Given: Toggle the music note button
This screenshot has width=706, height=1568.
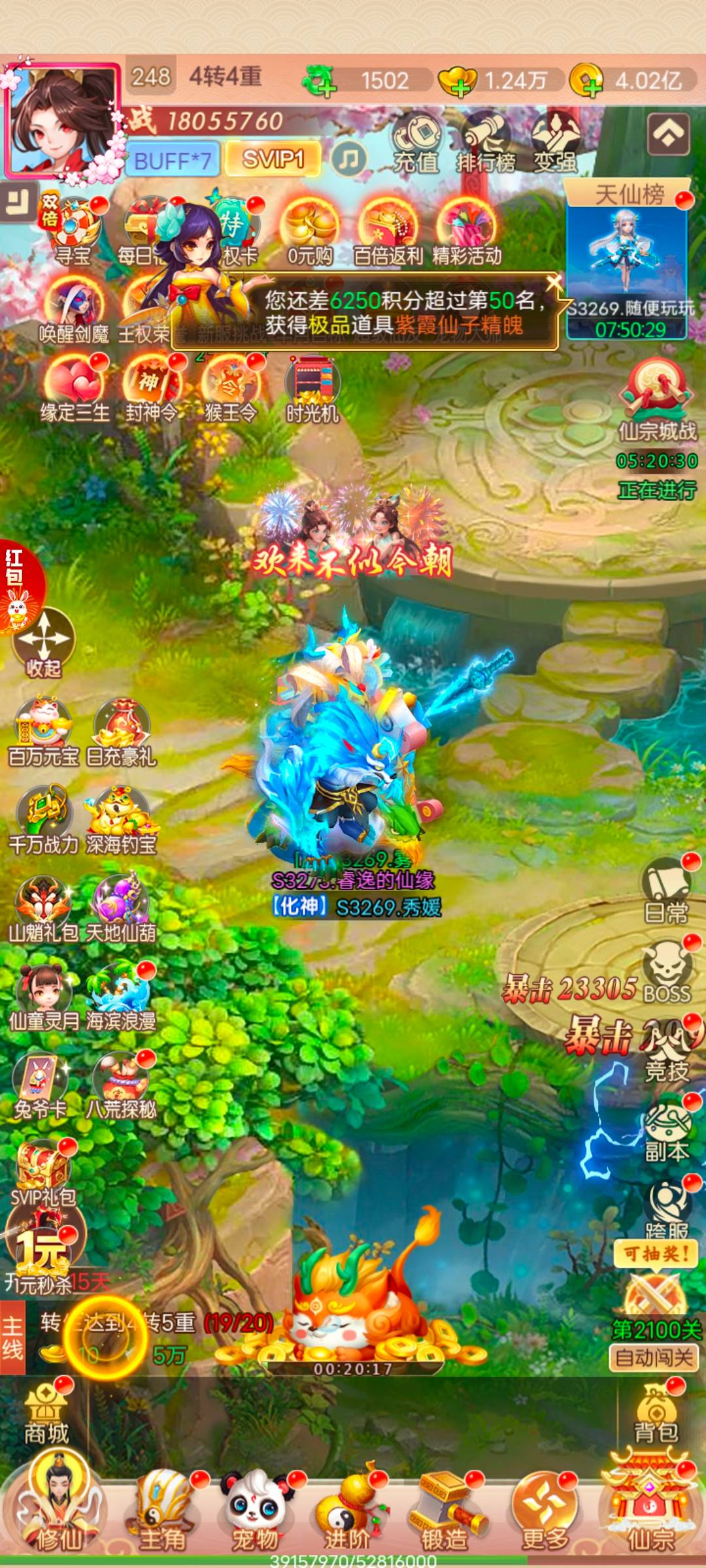Looking at the screenshot, I should (348, 159).
